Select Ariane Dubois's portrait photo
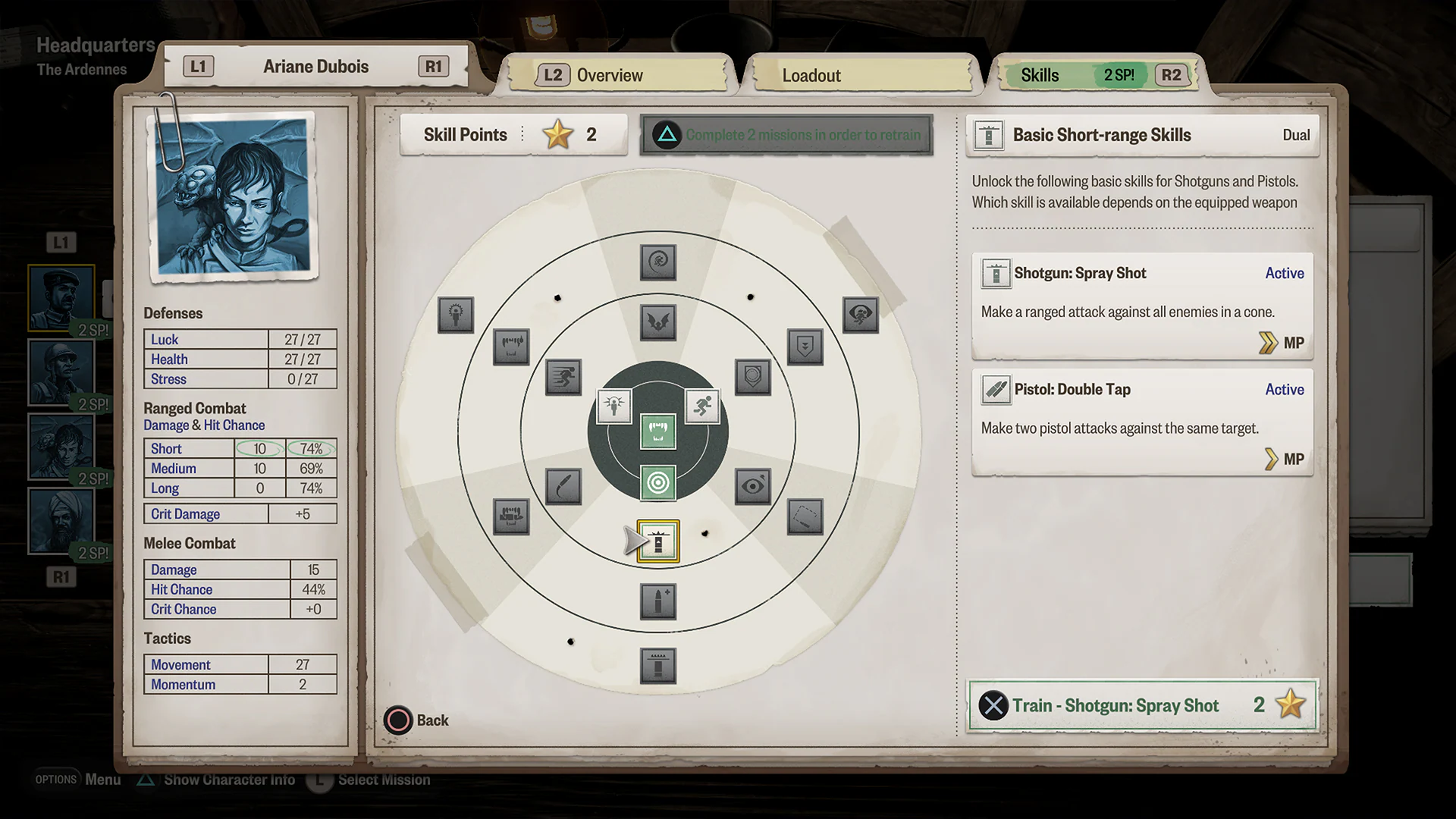 [x=231, y=193]
